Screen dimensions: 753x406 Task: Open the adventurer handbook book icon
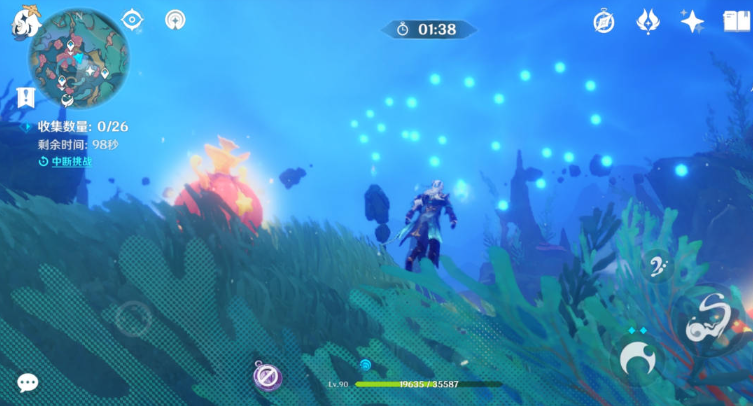(x=736, y=22)
